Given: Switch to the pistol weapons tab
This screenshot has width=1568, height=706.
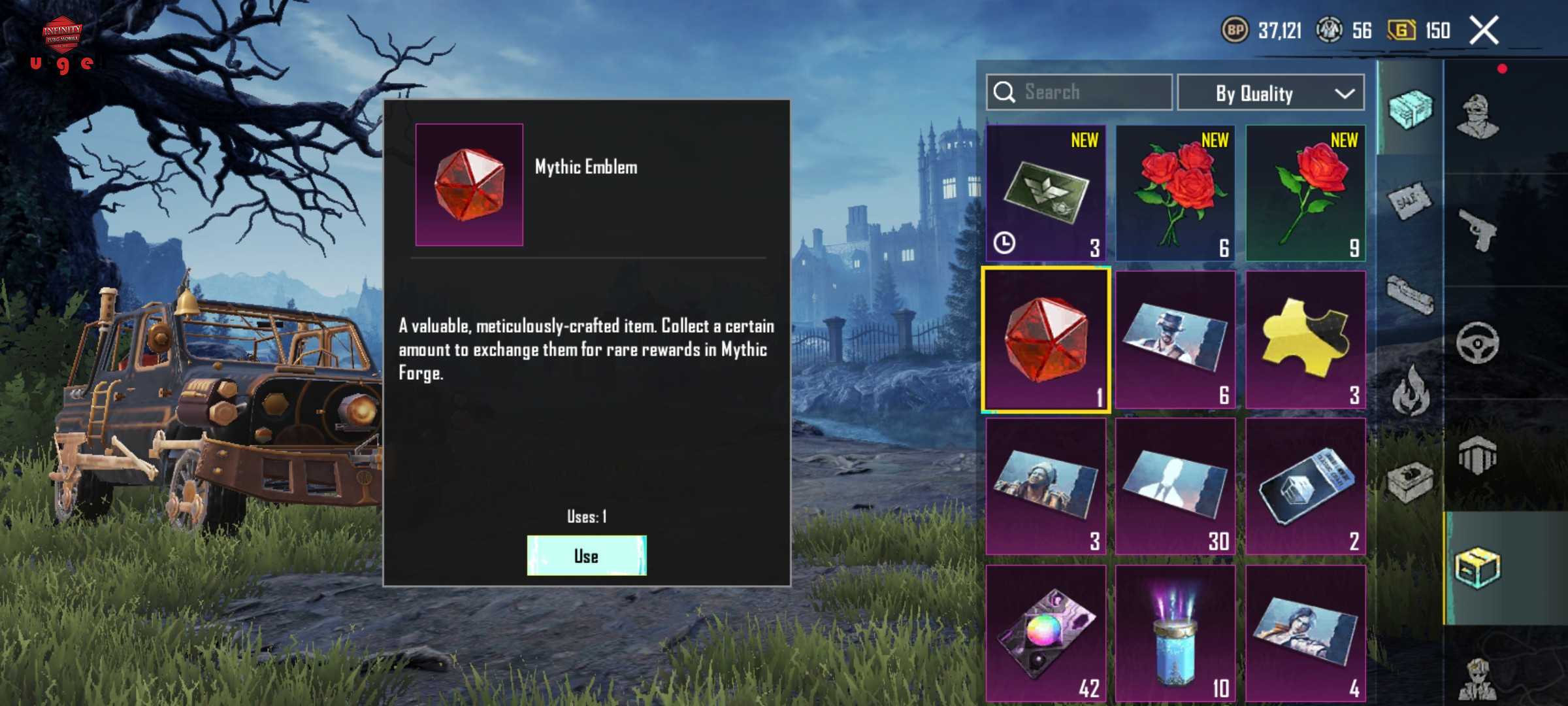Looking at the screenshot, I should pyautogui.click(x=1477, y=229).
